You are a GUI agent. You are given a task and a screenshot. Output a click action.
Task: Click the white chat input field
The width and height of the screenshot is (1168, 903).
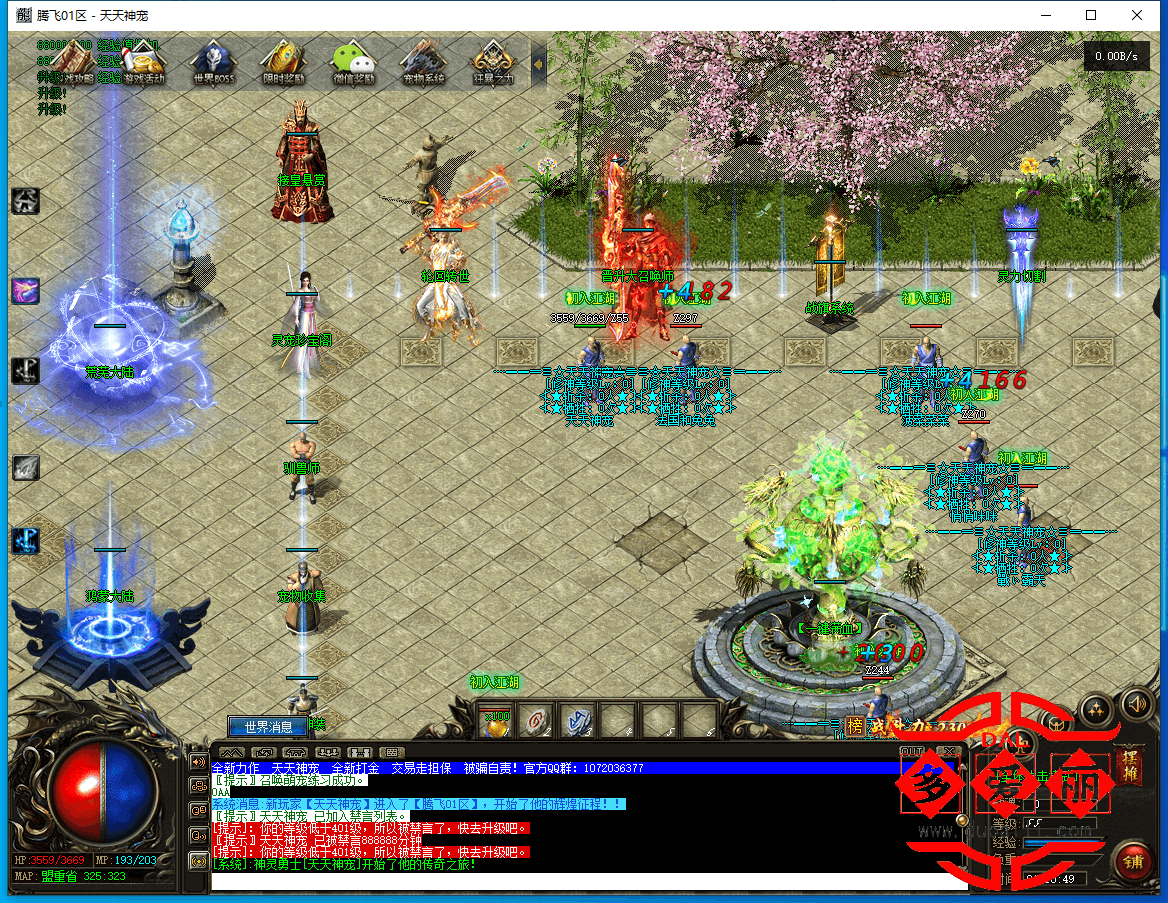pos(580,882)
